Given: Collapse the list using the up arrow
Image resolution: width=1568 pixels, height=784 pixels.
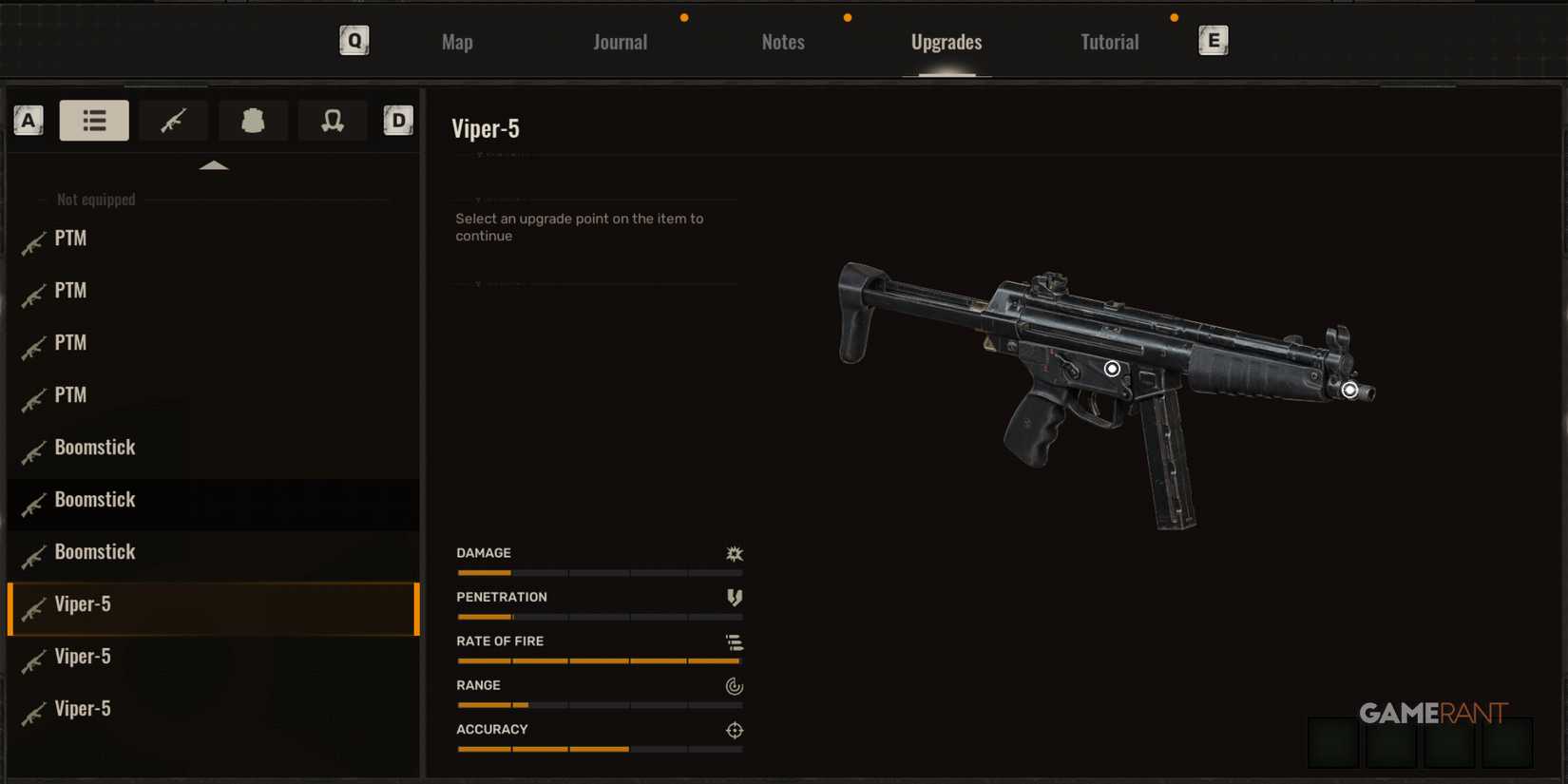Looking at the screenshot, I should [215, 164].
